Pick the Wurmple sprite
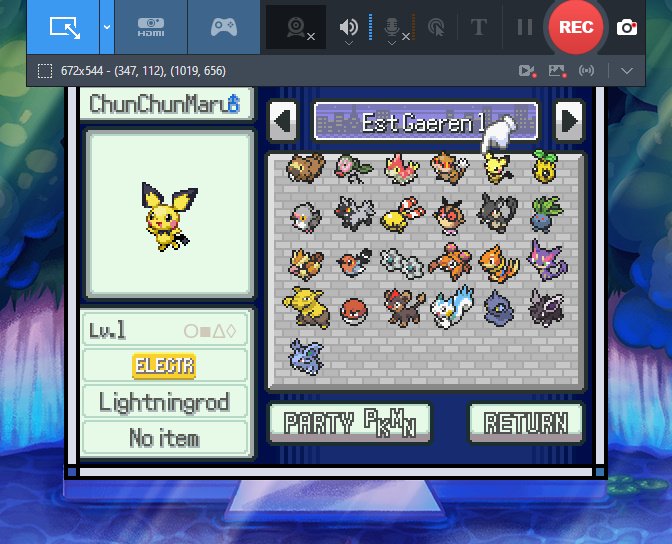This screenshot has height=544, width=672. [400, 169]
